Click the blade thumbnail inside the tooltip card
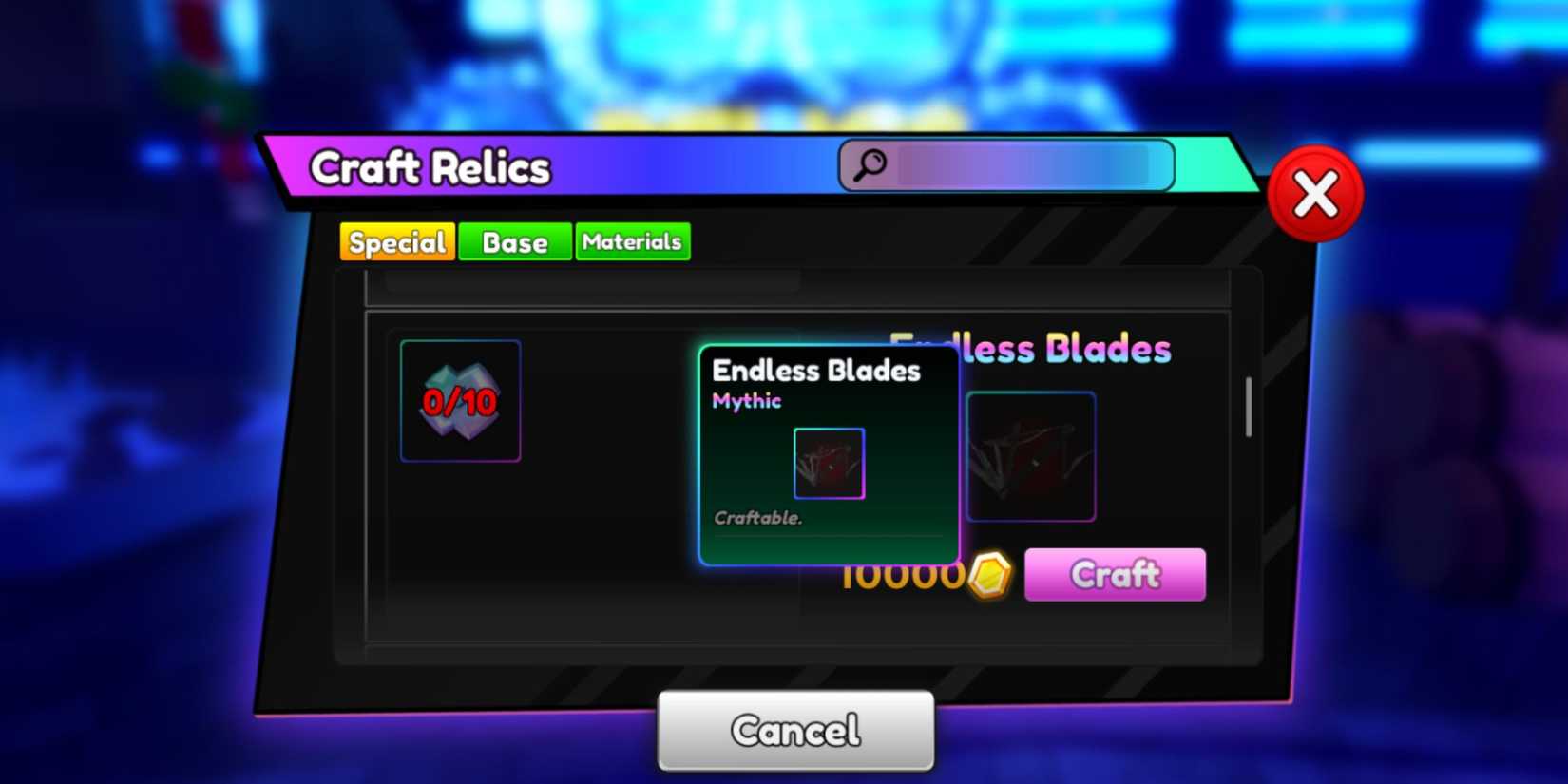1568x784 pixels. (x=828, y=465)
